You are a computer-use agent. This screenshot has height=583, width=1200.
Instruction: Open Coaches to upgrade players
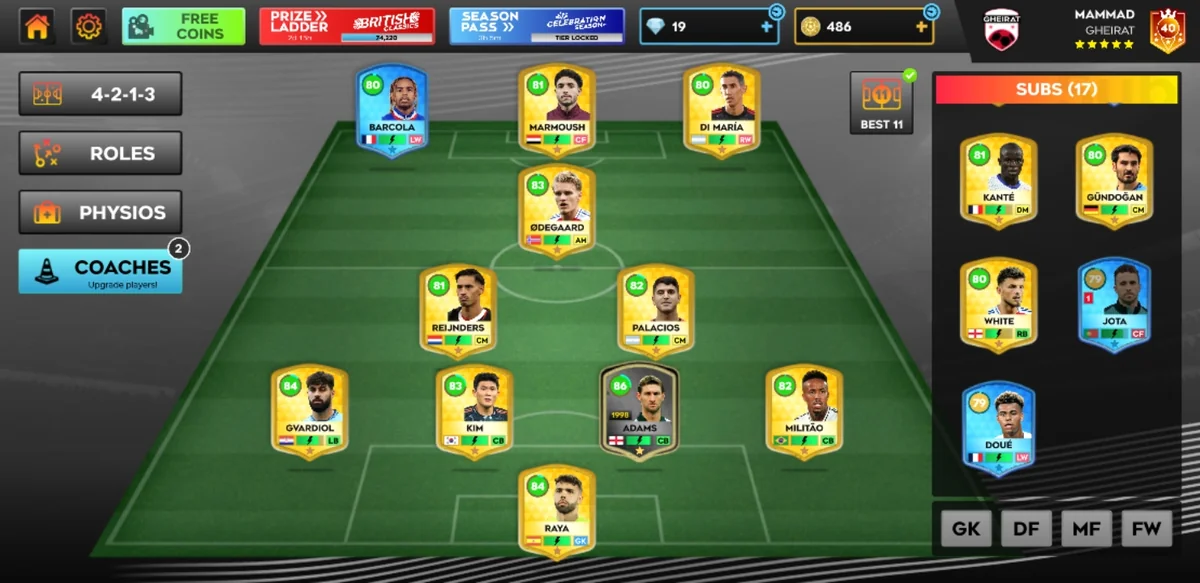pyautogui.click(x=100, y=271)
